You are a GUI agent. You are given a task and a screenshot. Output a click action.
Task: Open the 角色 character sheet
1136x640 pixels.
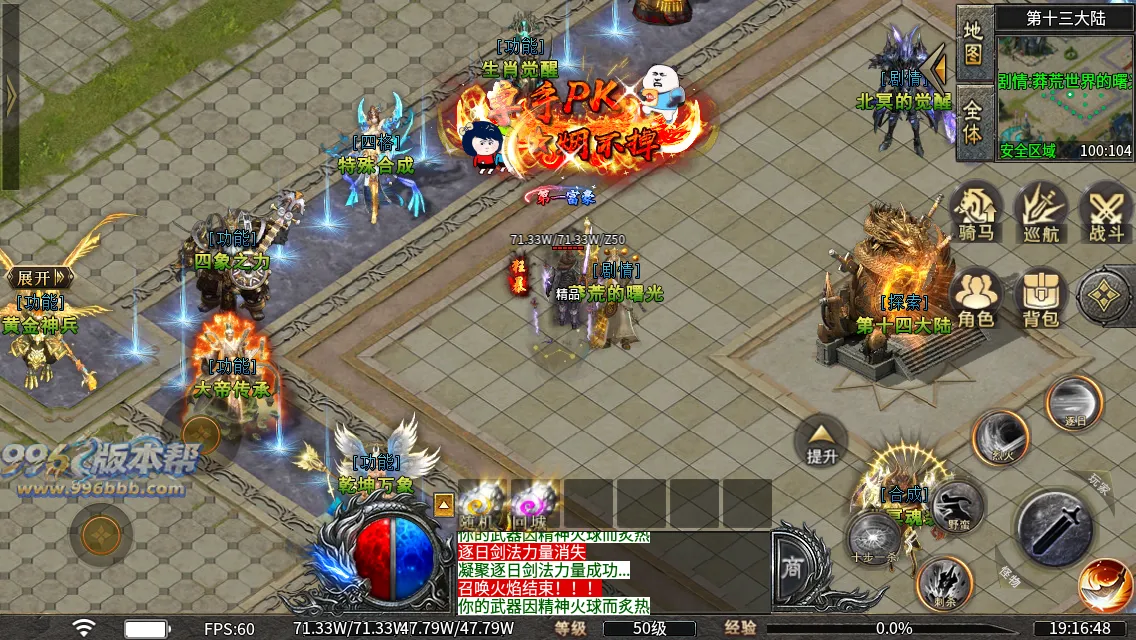(x=976, y=297)
